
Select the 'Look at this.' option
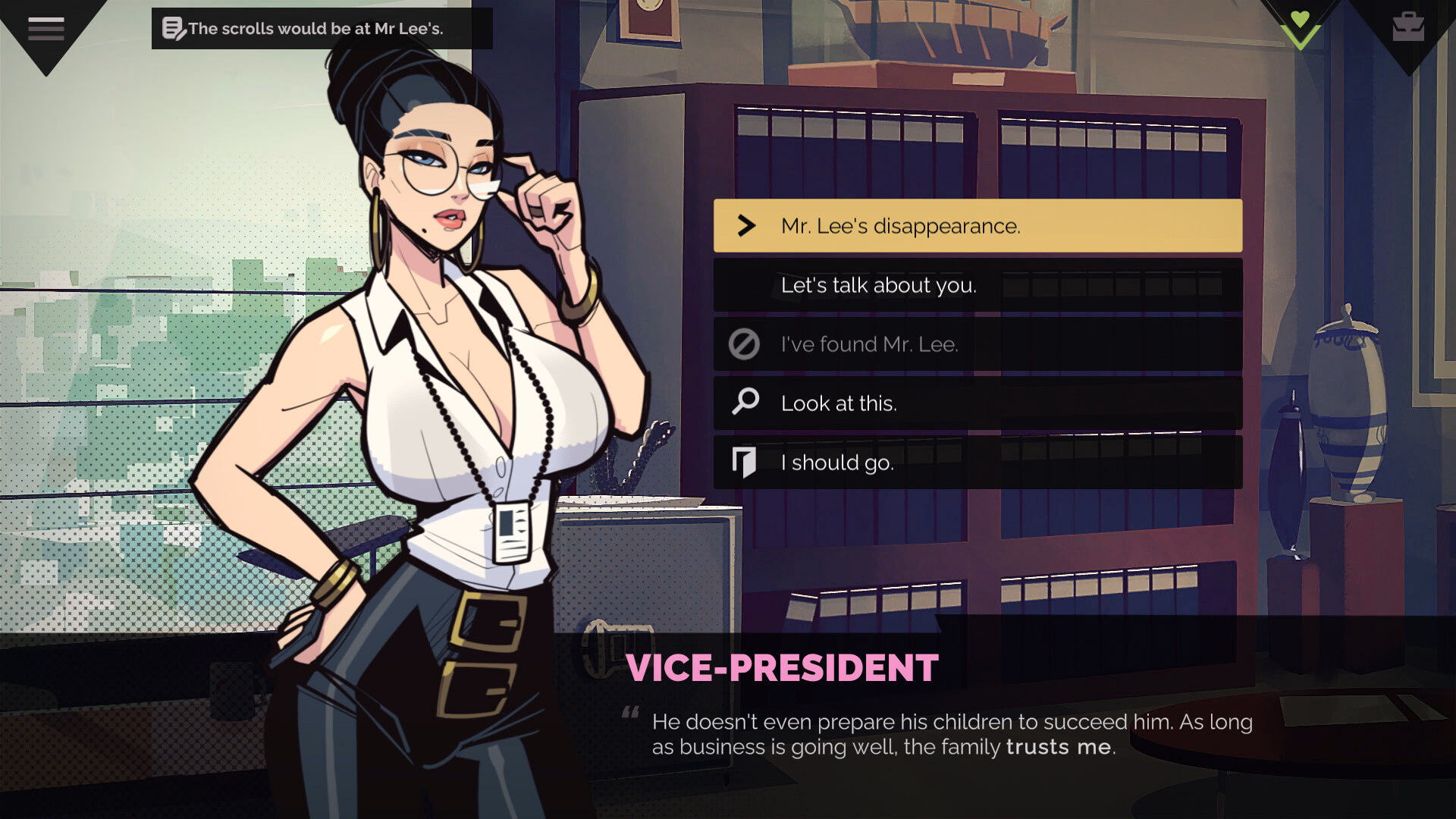pos(838,403)
